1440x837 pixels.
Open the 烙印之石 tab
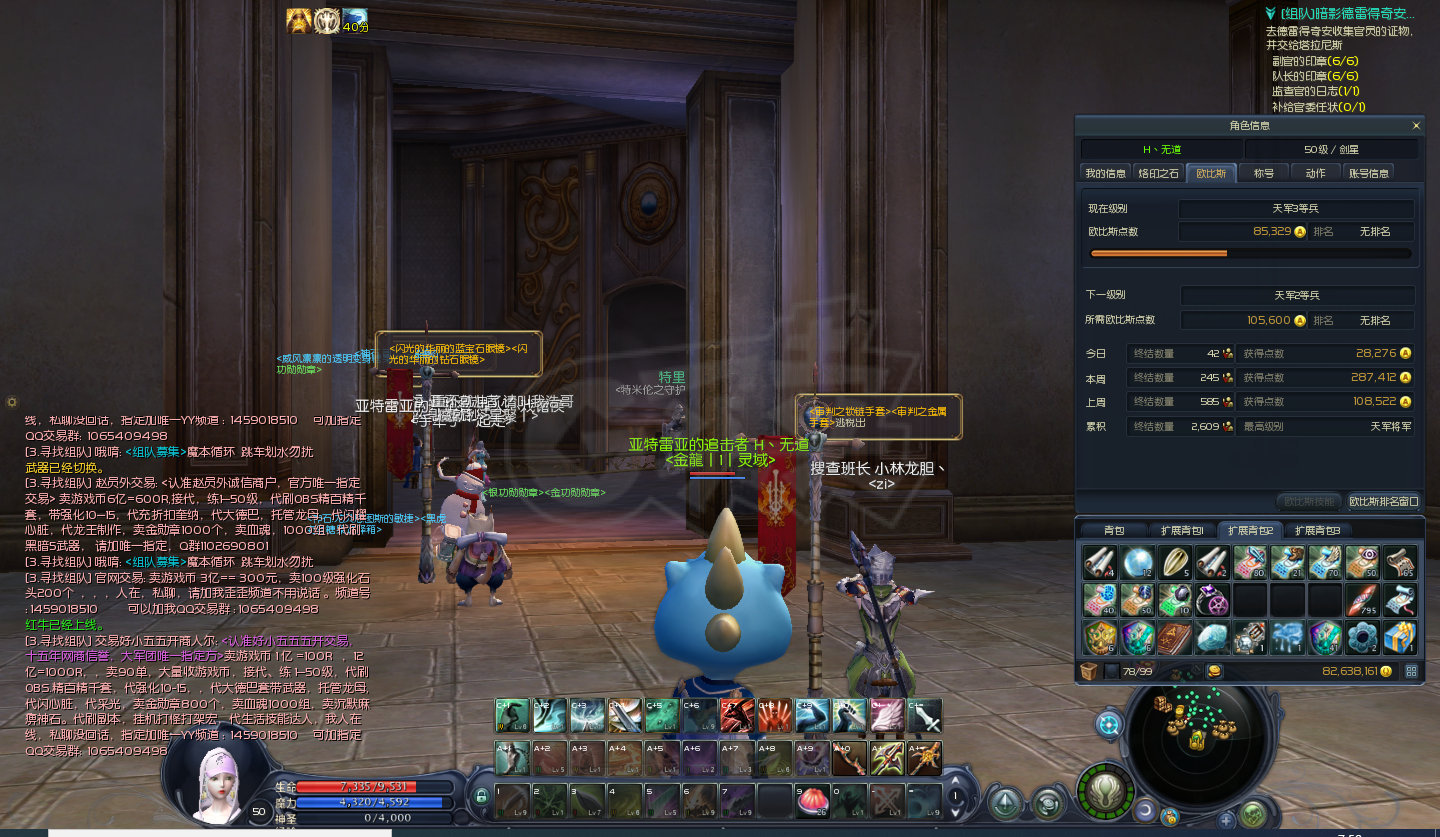(x=1160, y=173)
